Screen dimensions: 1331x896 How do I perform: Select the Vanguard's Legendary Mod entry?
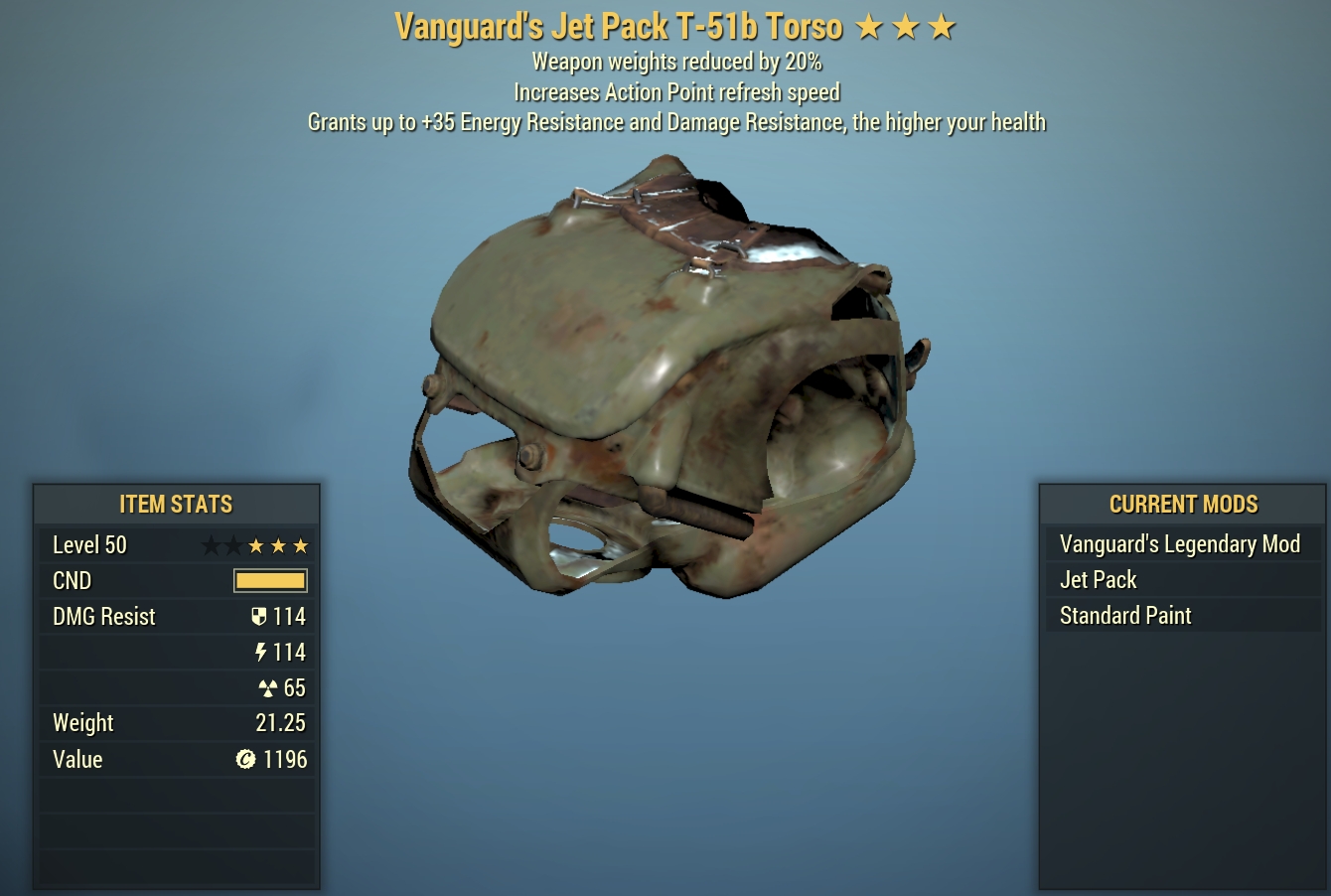click(1180, 544)
